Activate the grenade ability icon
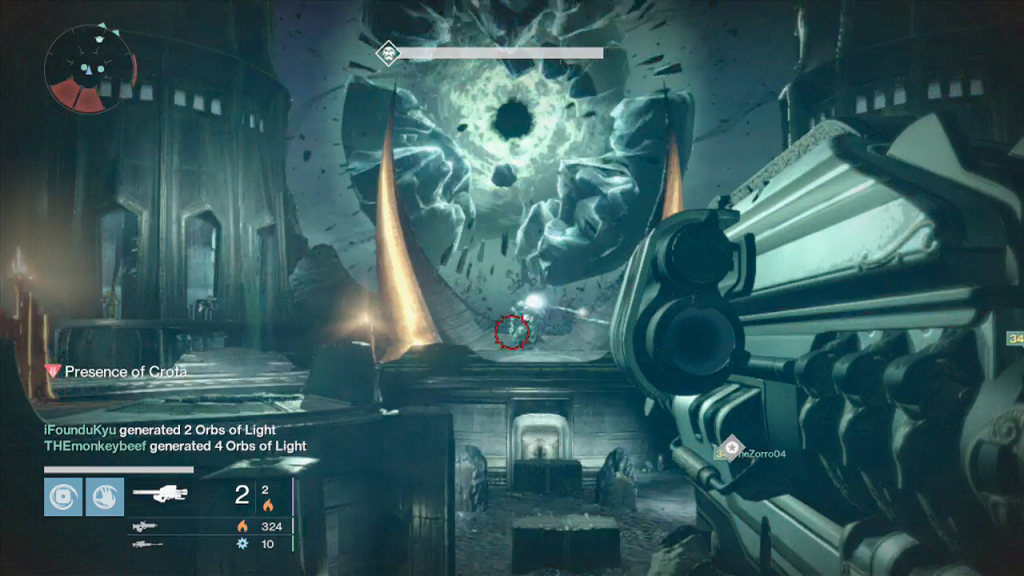This screenshot has height=576, width=1024. [62, 496]
